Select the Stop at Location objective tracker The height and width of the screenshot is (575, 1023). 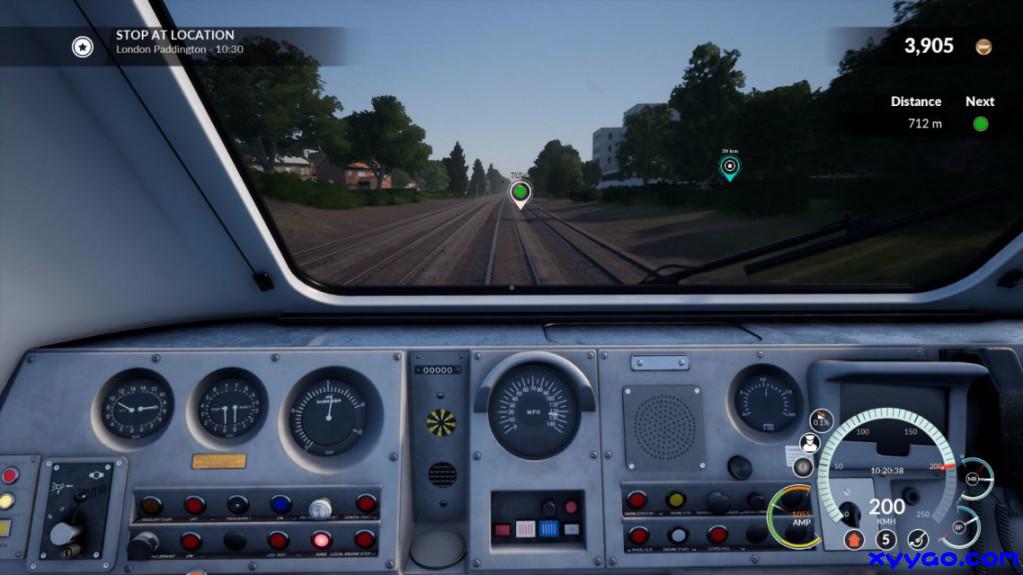pyautogui.click(x=175, y=41)
